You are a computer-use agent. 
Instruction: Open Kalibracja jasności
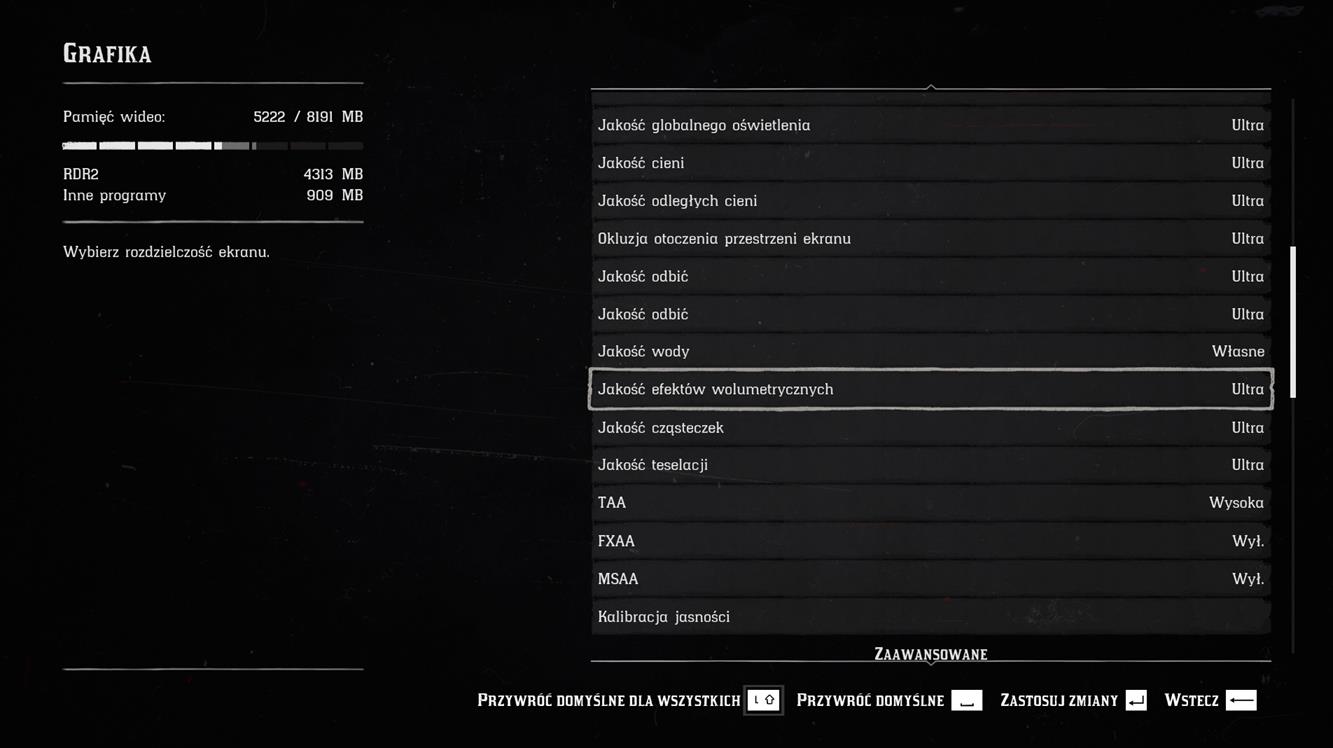coord(930,617)
